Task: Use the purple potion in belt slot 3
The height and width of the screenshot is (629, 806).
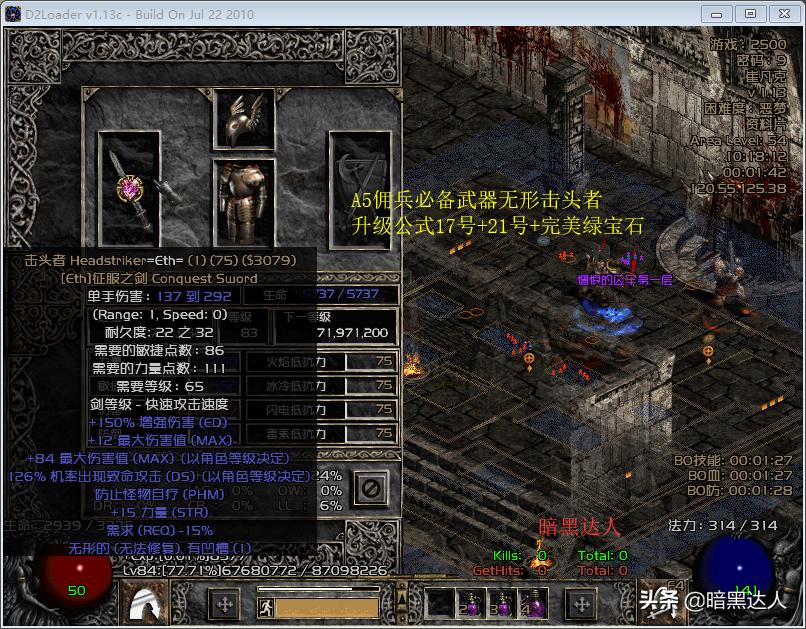Action: pyautogui.click(x=501, y=604)
